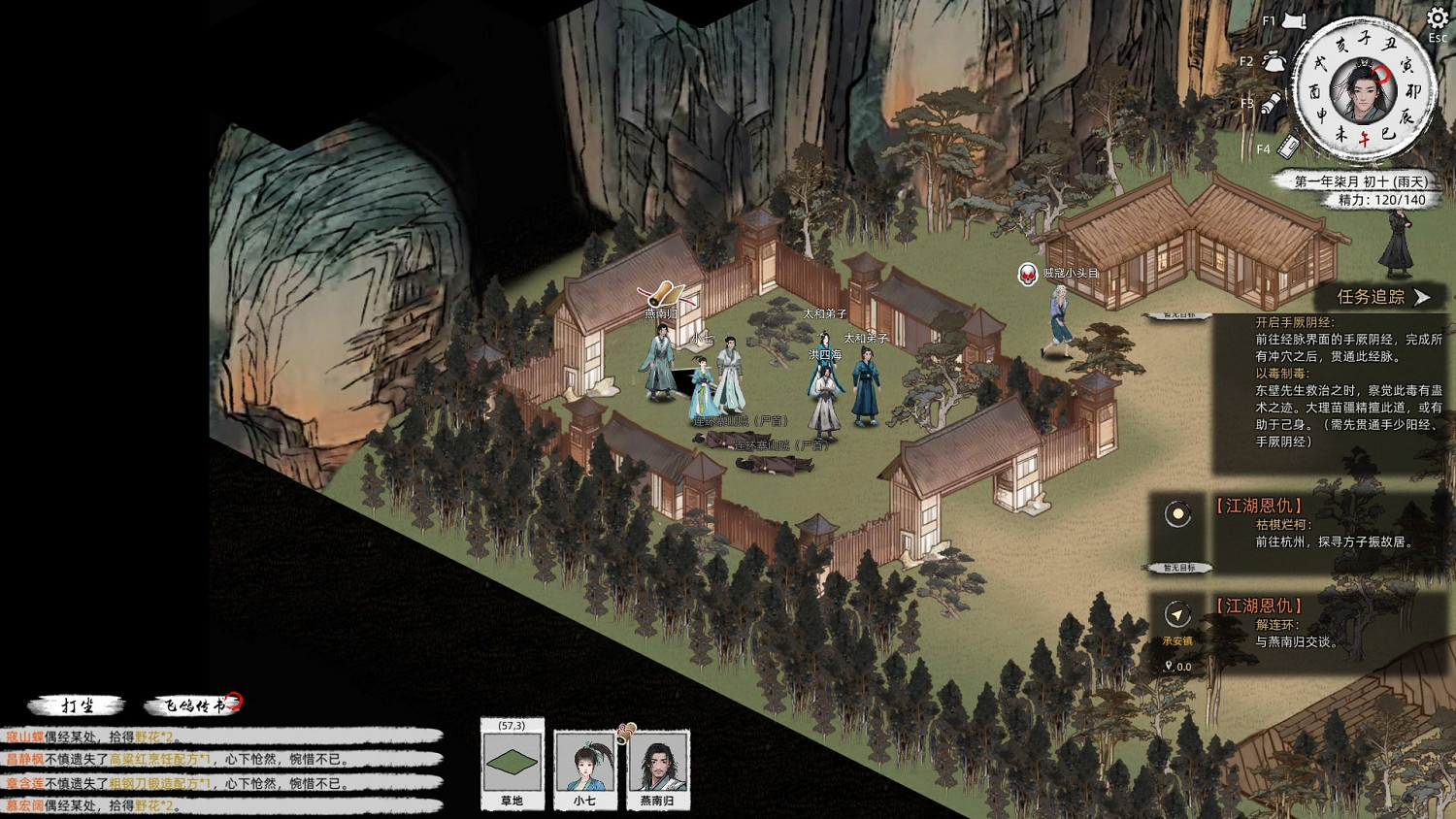Open 飞鸽传书 pigeon mail

pos(191,705)
